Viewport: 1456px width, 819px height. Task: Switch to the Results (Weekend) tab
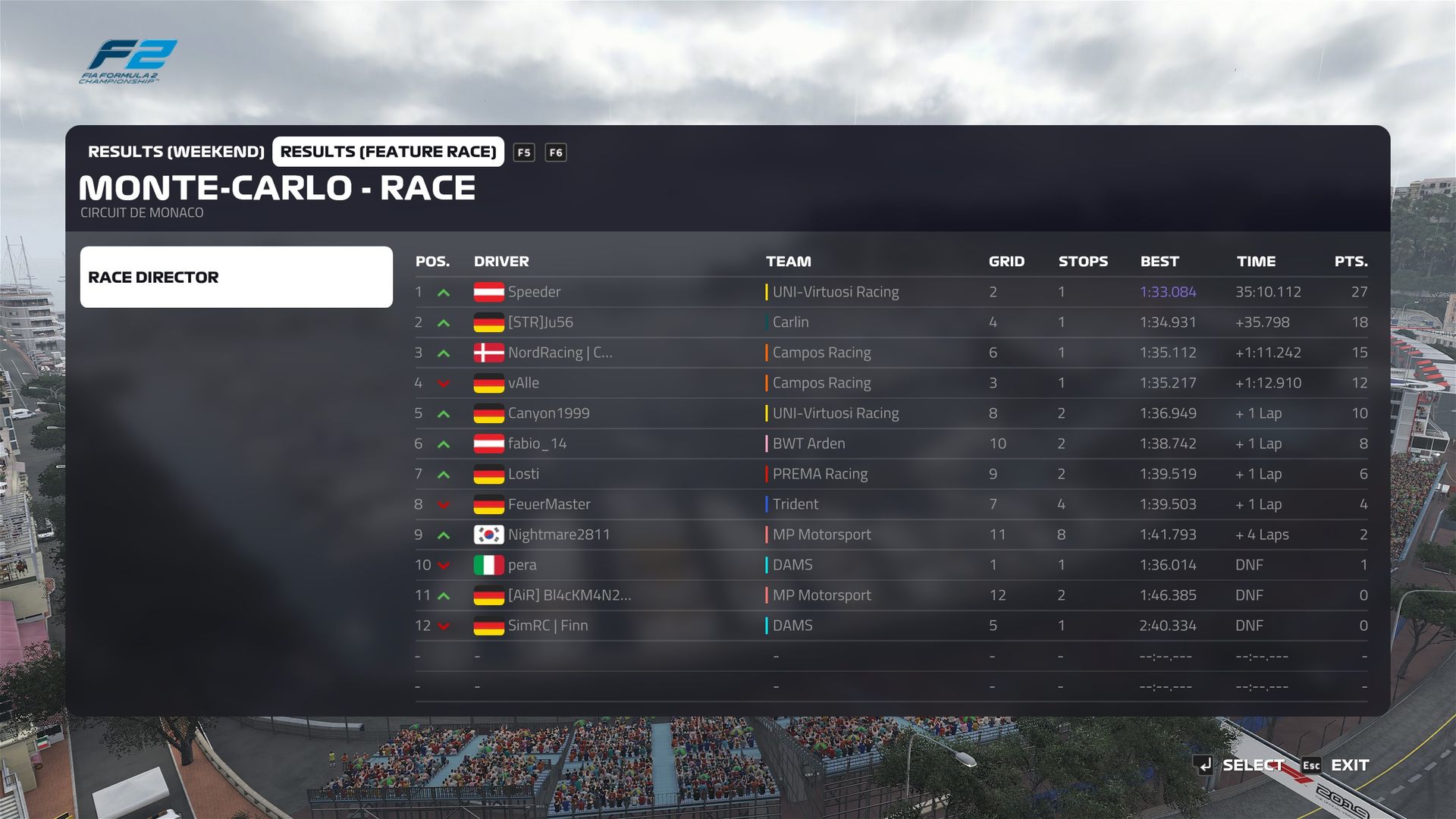coord(176,152)
